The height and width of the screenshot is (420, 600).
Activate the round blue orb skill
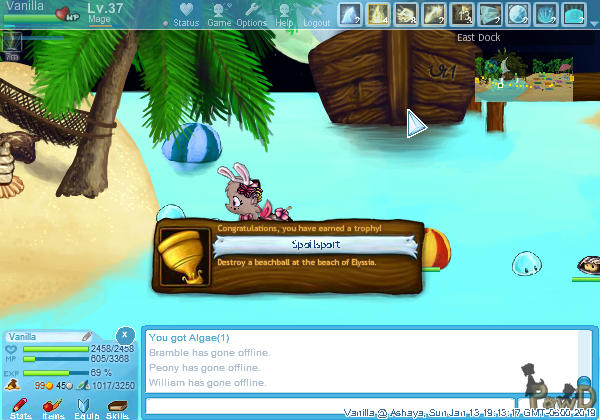[518, 14]
